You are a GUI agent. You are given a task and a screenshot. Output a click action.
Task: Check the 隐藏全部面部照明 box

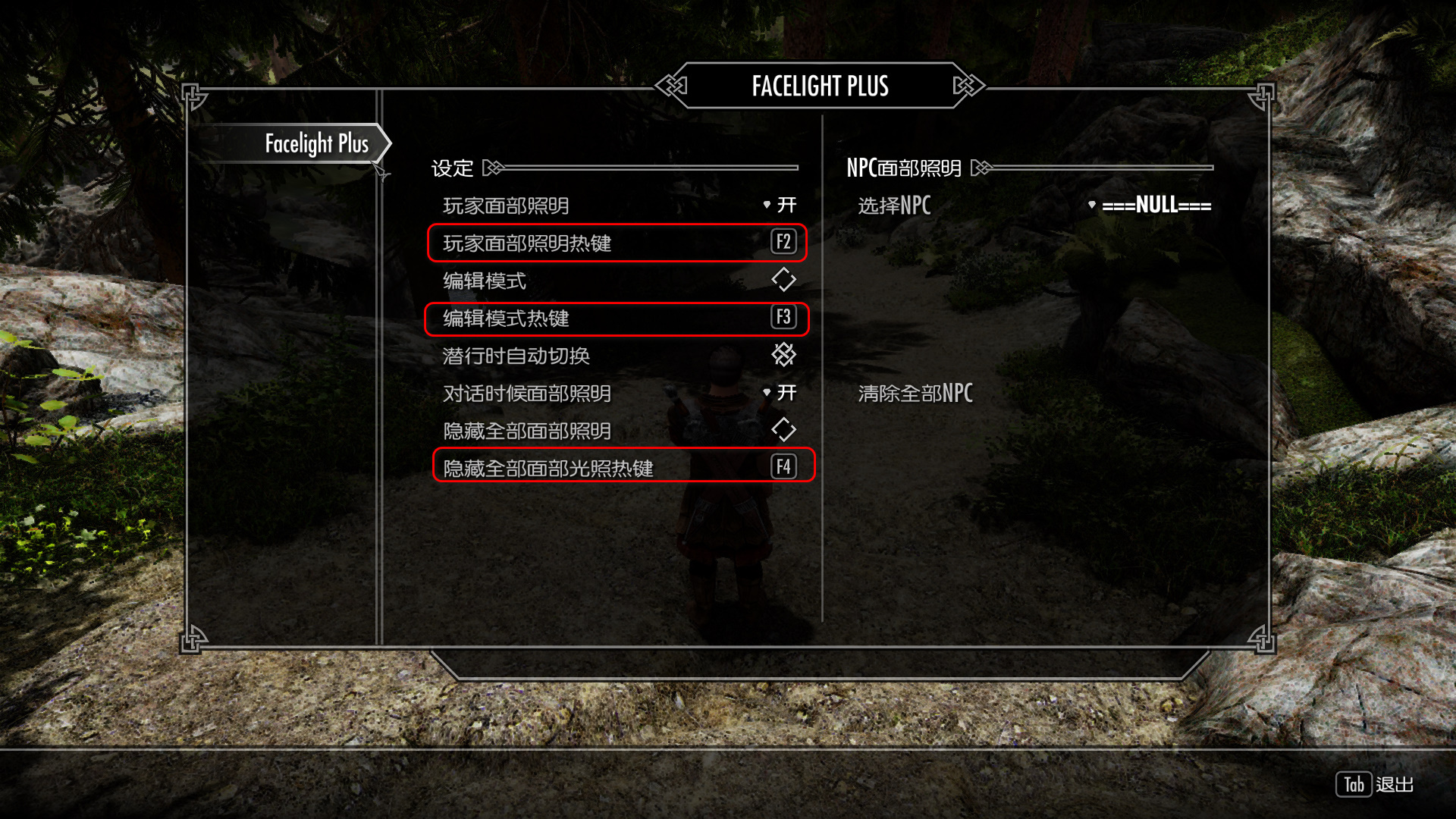coord(783,430)
